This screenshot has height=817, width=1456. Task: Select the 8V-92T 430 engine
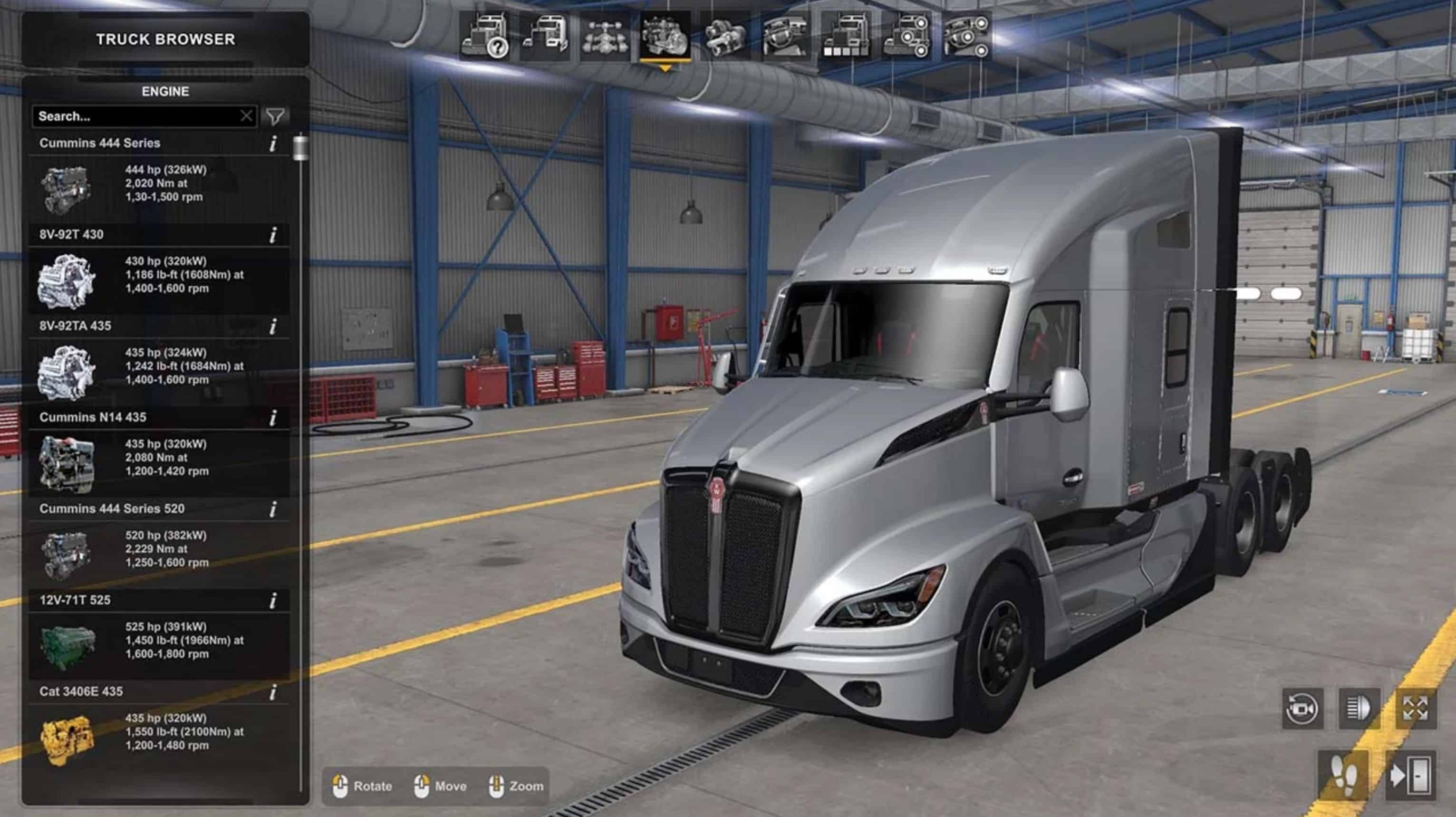158,275
